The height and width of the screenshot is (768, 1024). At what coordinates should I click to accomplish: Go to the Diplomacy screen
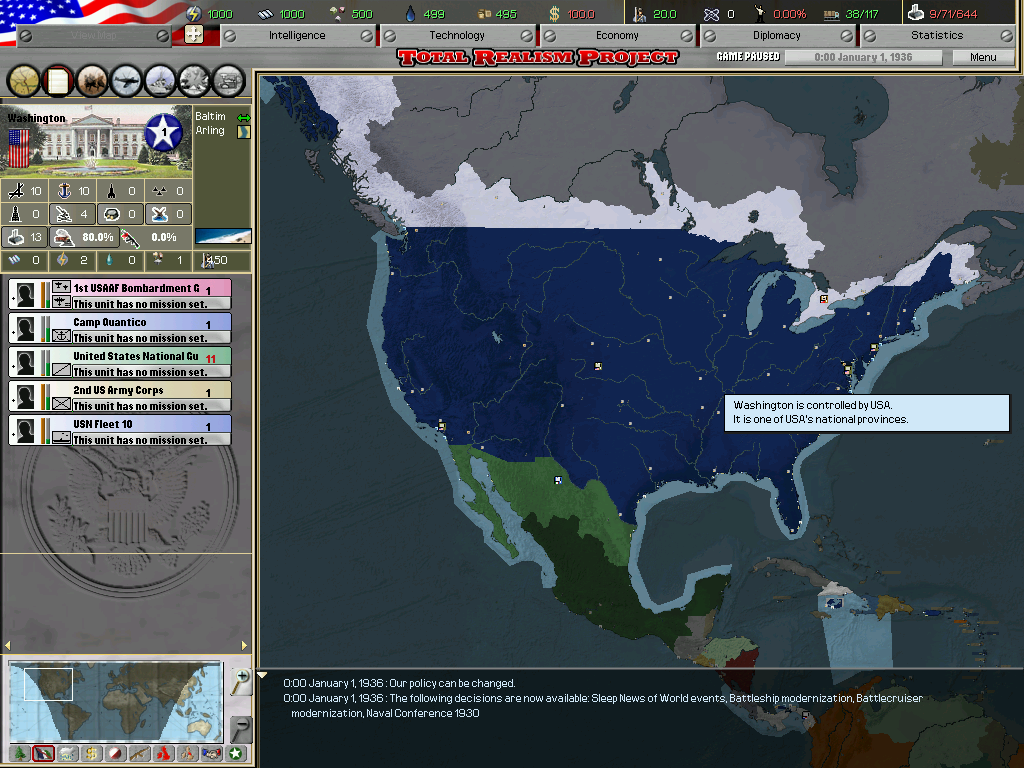777,35
